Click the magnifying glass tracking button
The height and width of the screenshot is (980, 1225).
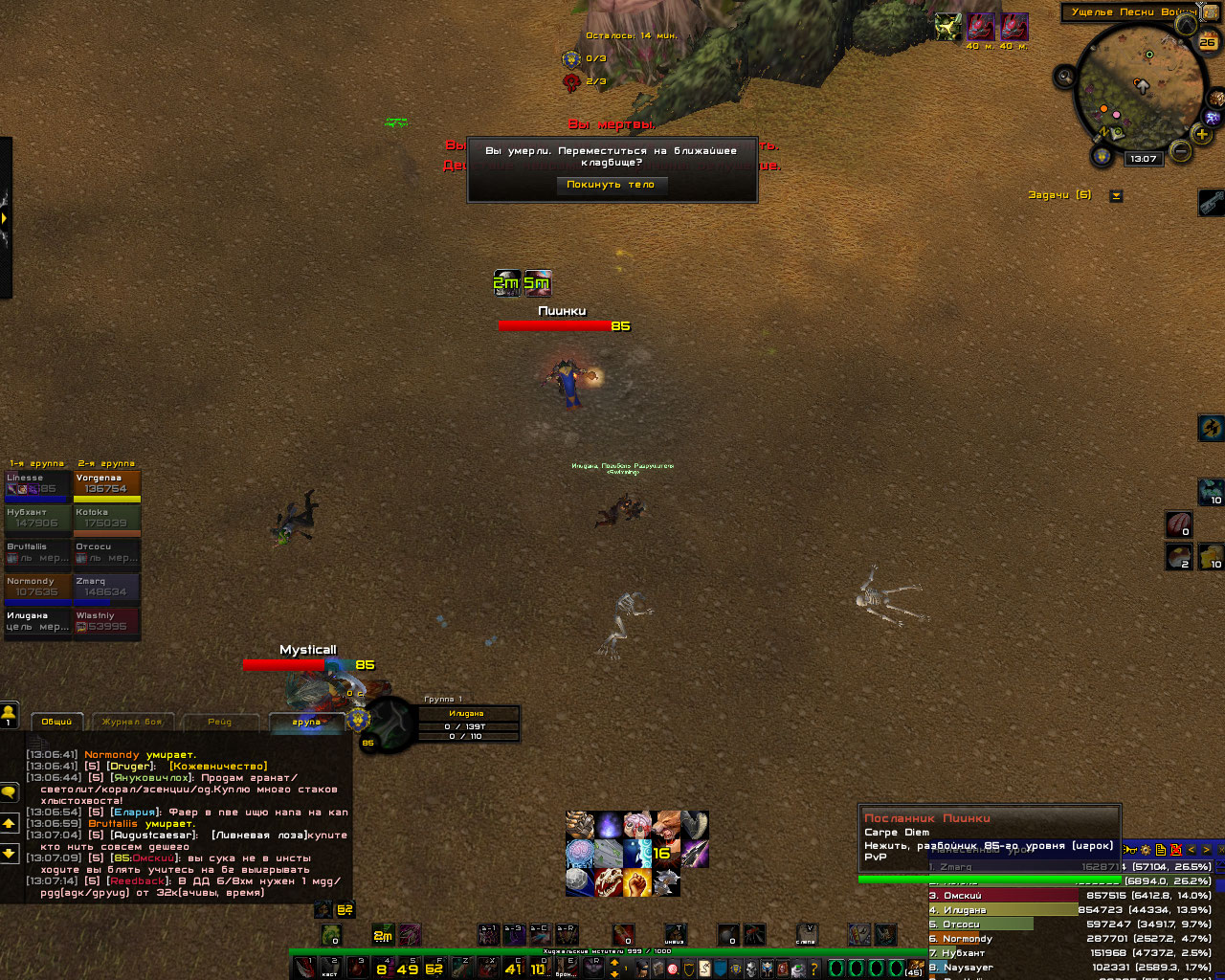(x=1065, y=77)
